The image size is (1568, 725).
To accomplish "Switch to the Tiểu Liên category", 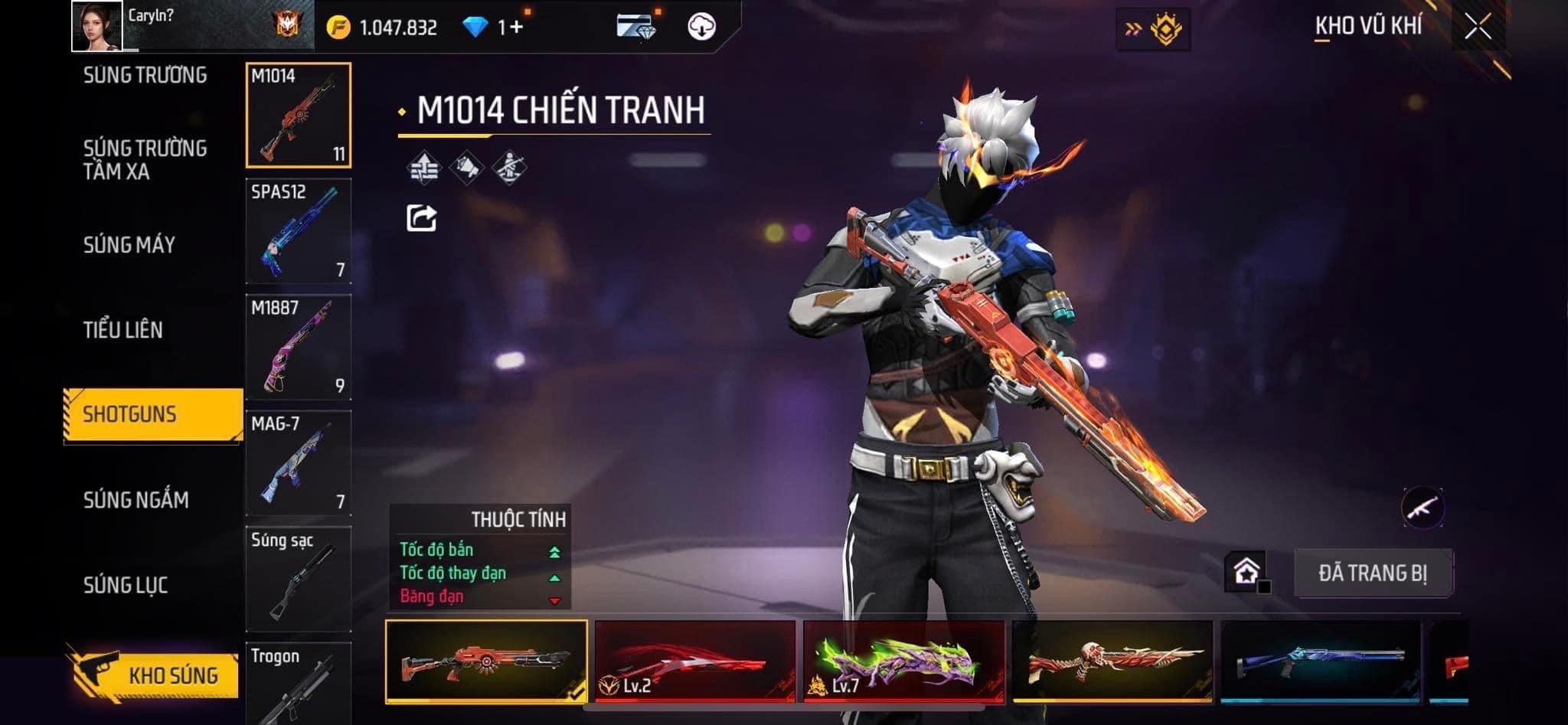I will click(x=123, y=330).
